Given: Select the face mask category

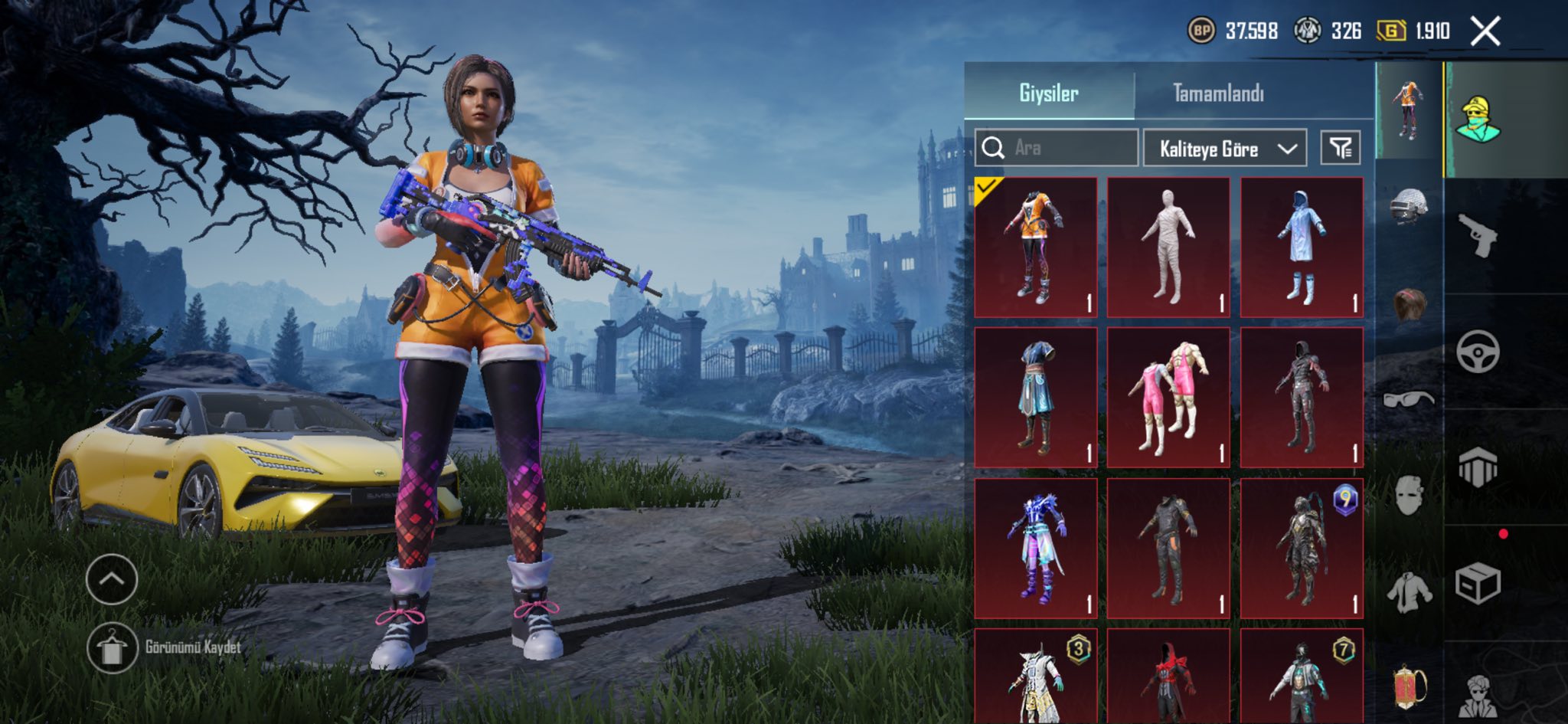Looking at the screenshot, I should (1409, 495).
